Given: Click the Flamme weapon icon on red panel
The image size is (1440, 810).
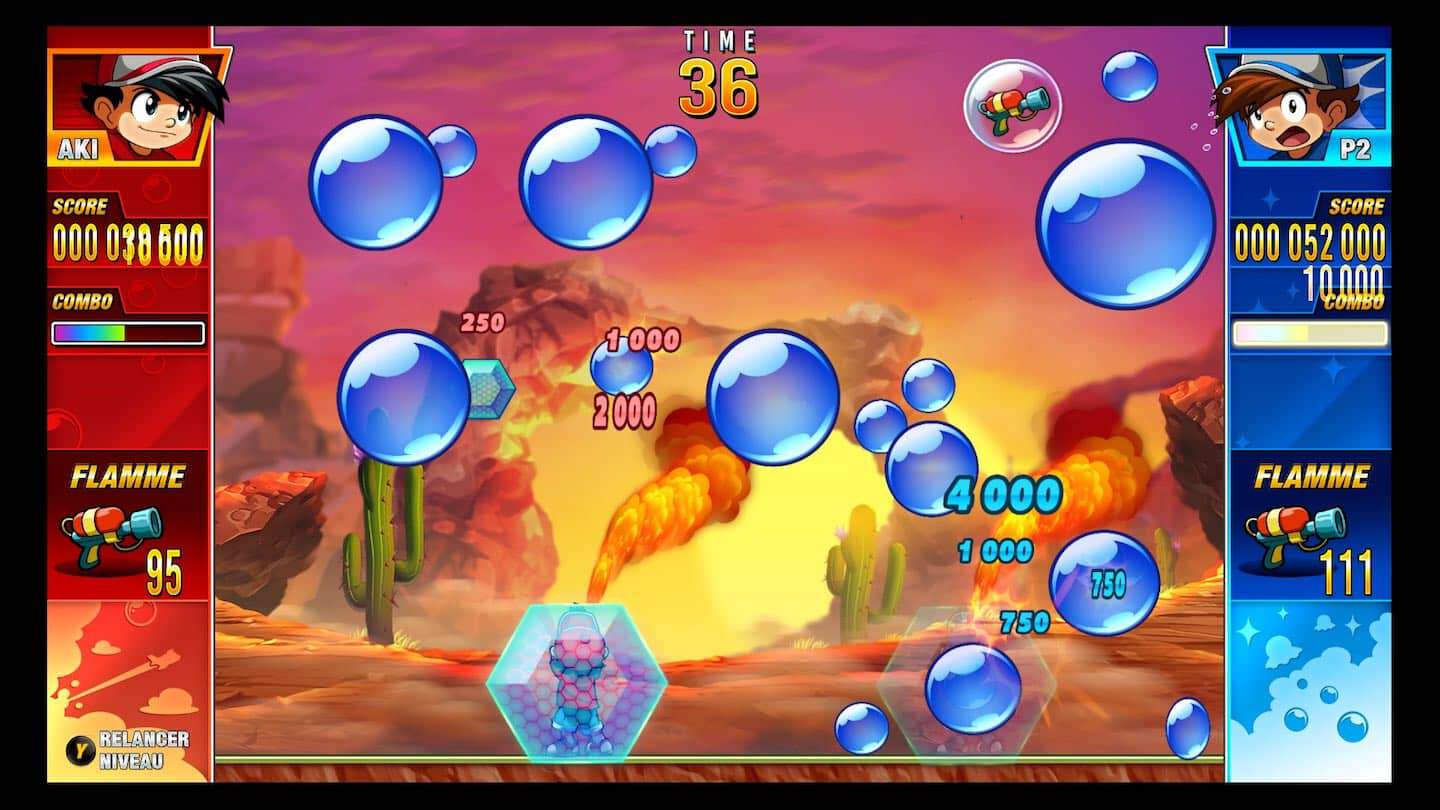Looking at the screenshot, I should point(111,536).
